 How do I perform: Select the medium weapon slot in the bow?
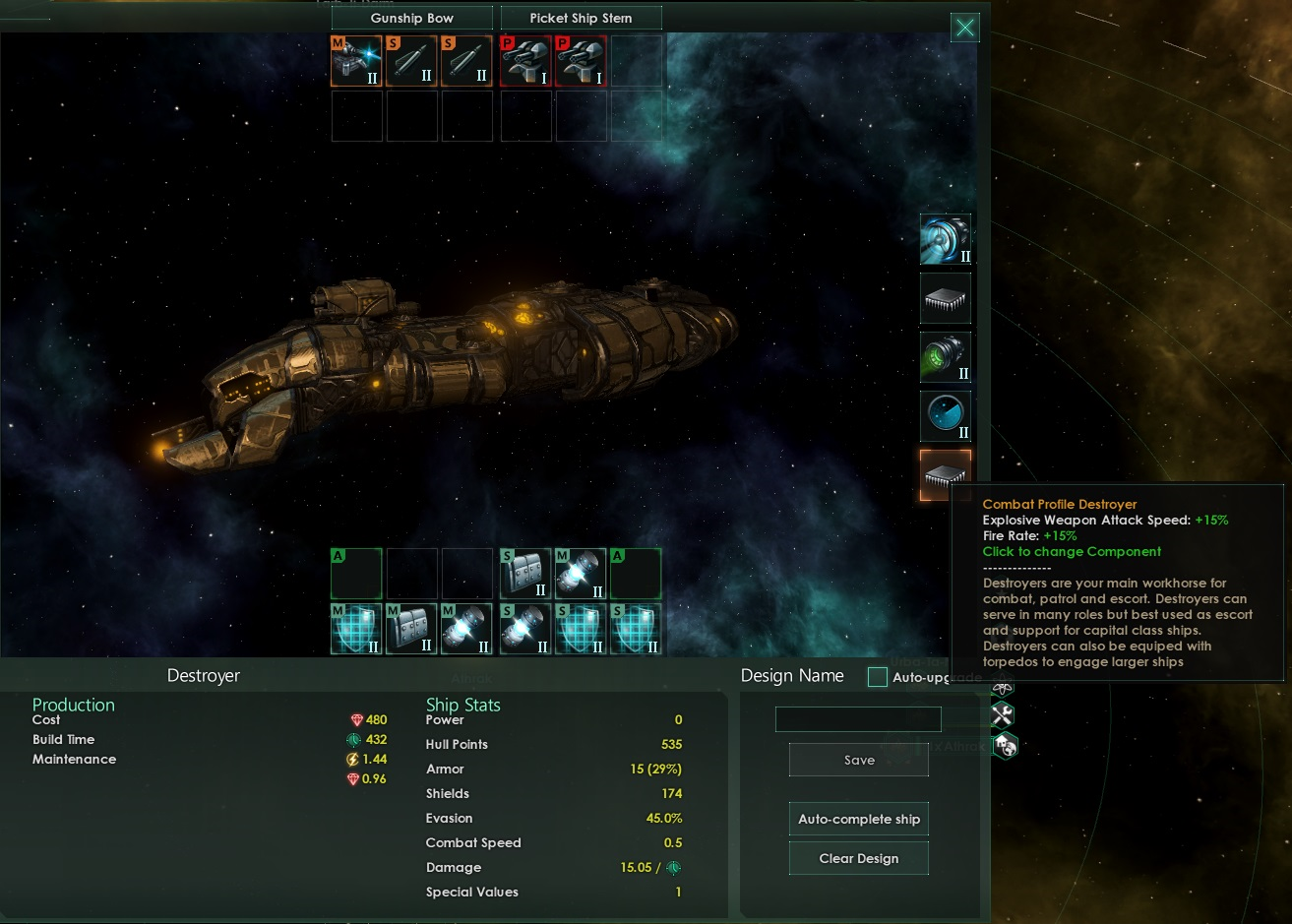[356, 61]
